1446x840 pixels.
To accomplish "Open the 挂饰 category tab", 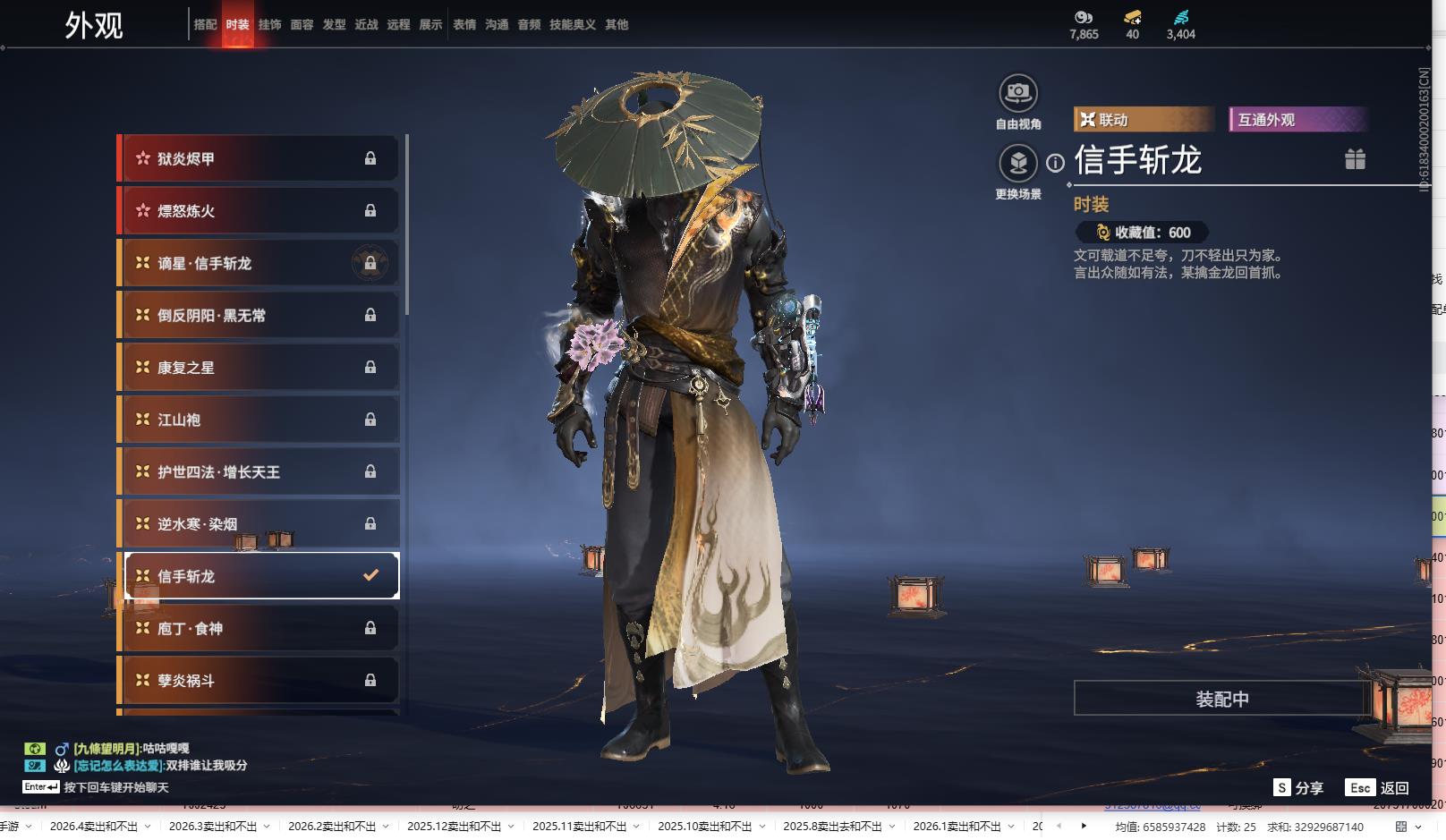I will coord(269,25).
